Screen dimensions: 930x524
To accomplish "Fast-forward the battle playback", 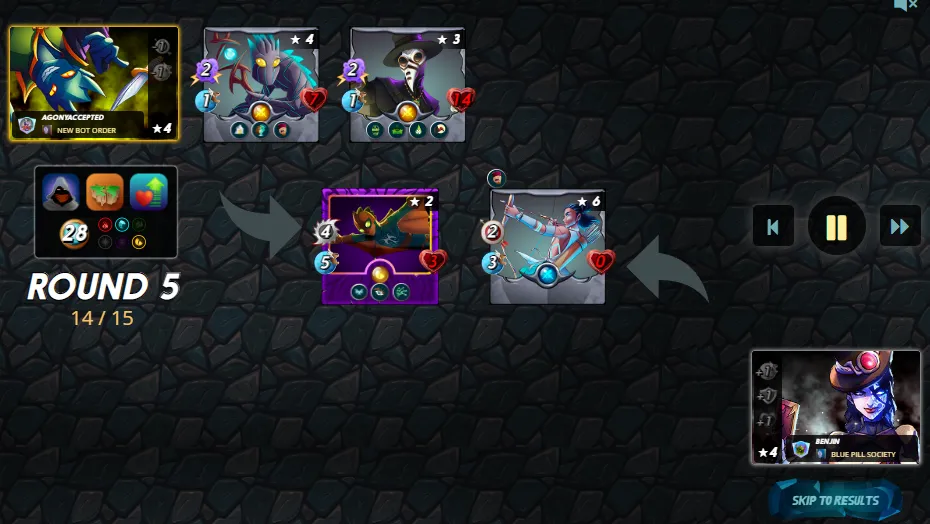I will click(899, 226).
